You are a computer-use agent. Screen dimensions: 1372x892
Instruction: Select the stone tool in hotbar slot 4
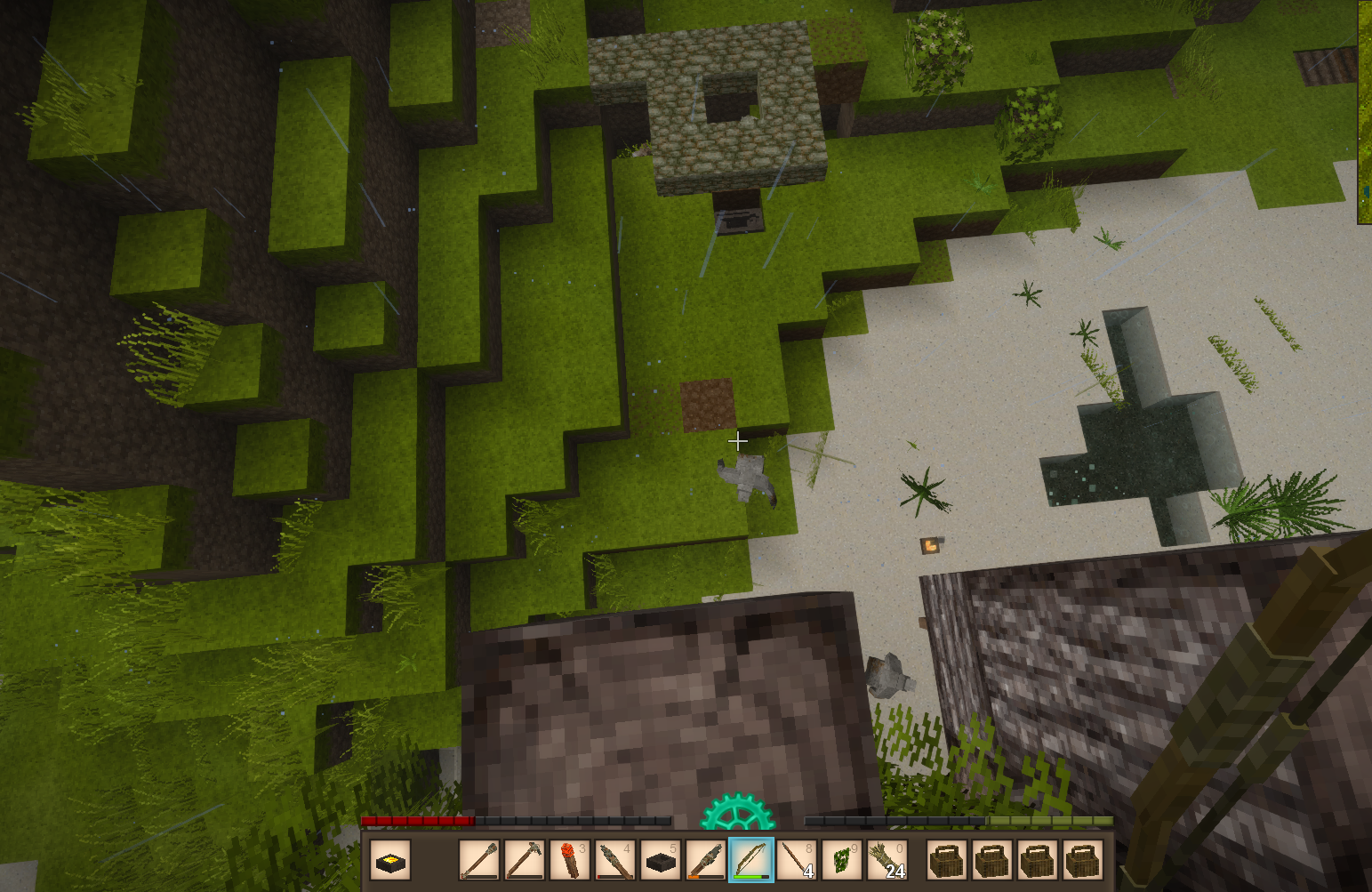[x=615, y=860]
